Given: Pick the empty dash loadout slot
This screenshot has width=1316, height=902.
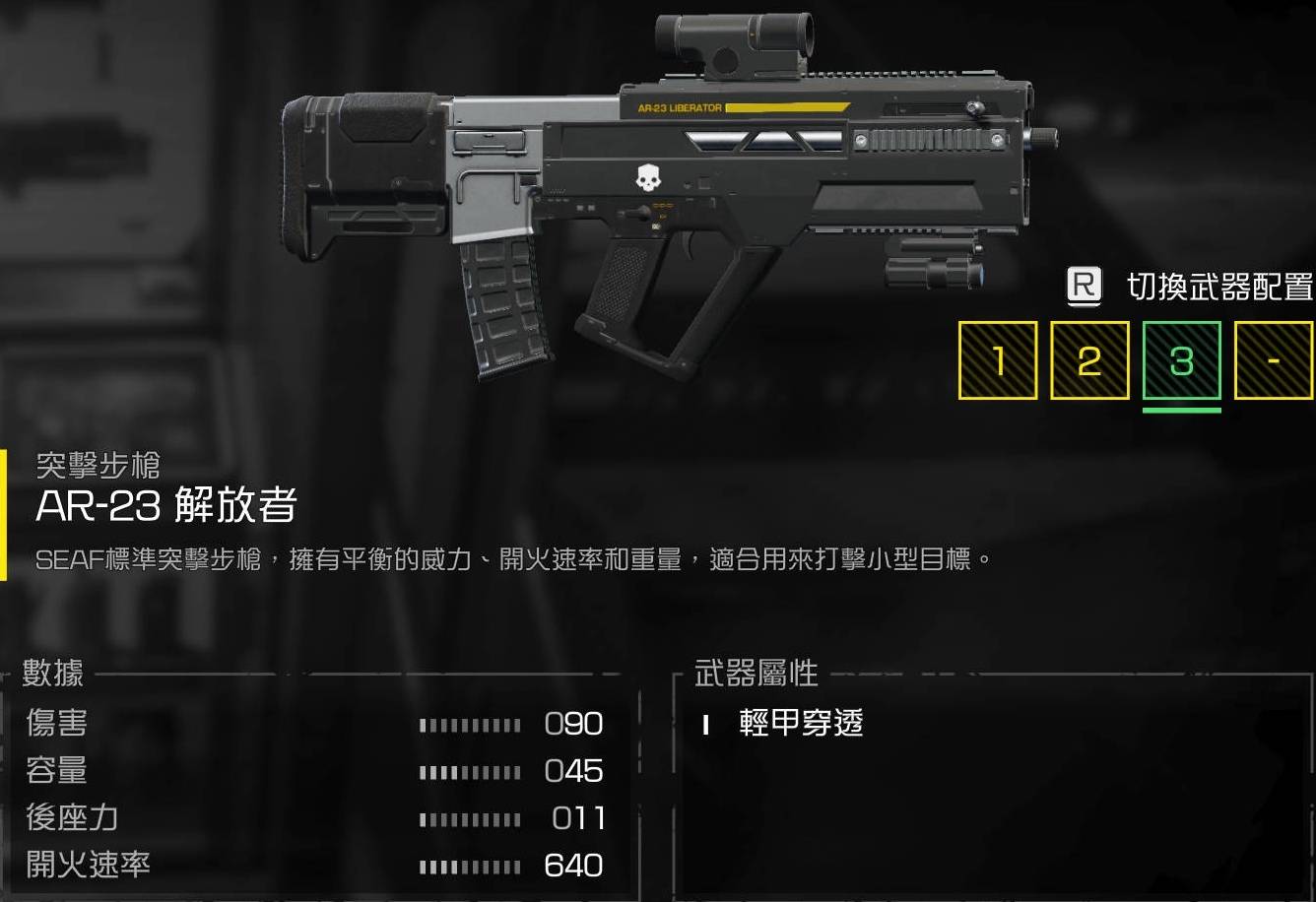Looking at the screenshot, I should 1273,360.
